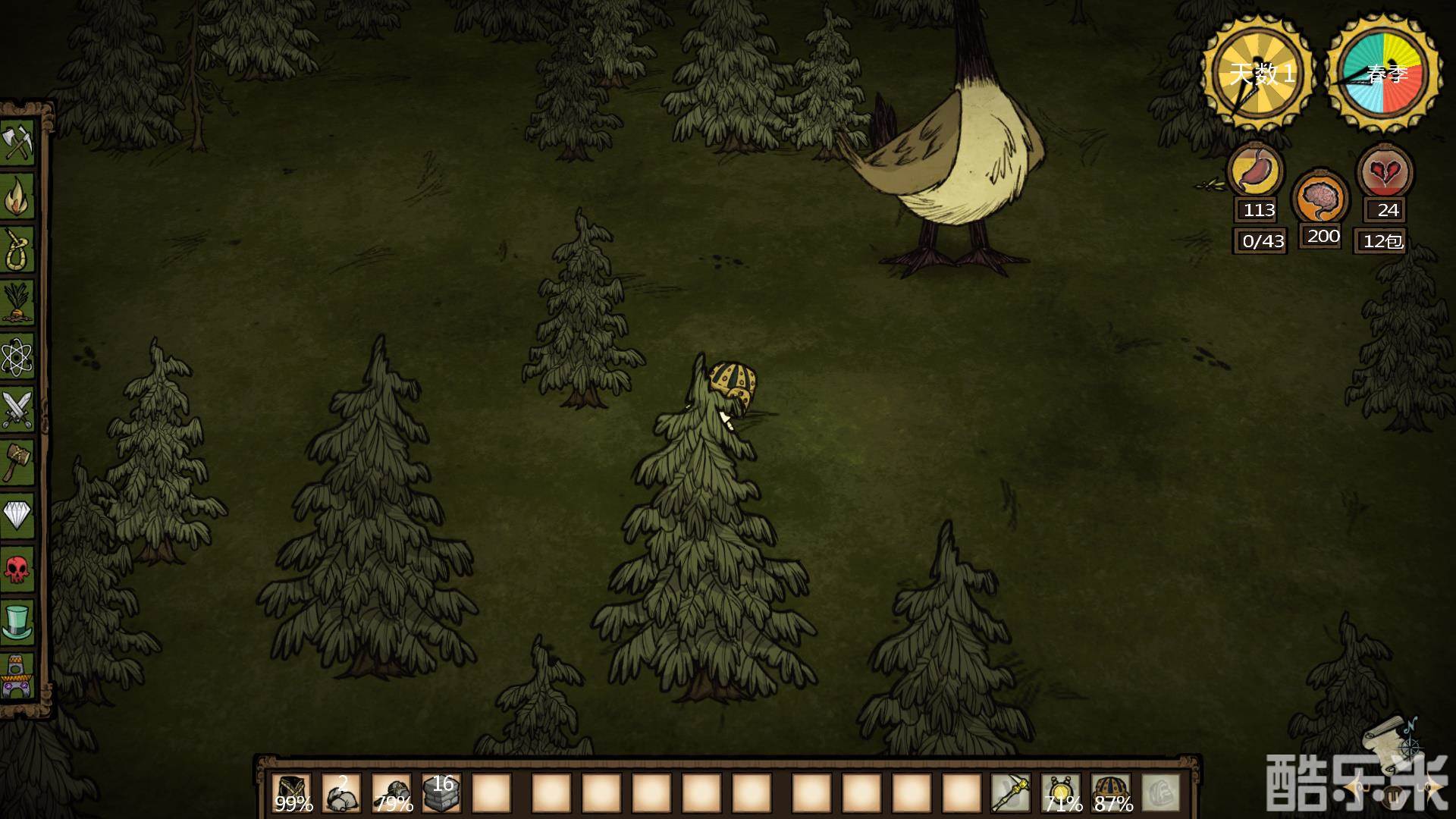Image resolution: width=1456 pixels, height=819 pixels.
Task: Open the red skull Magic tab
Action: click(x=17, y=569)
